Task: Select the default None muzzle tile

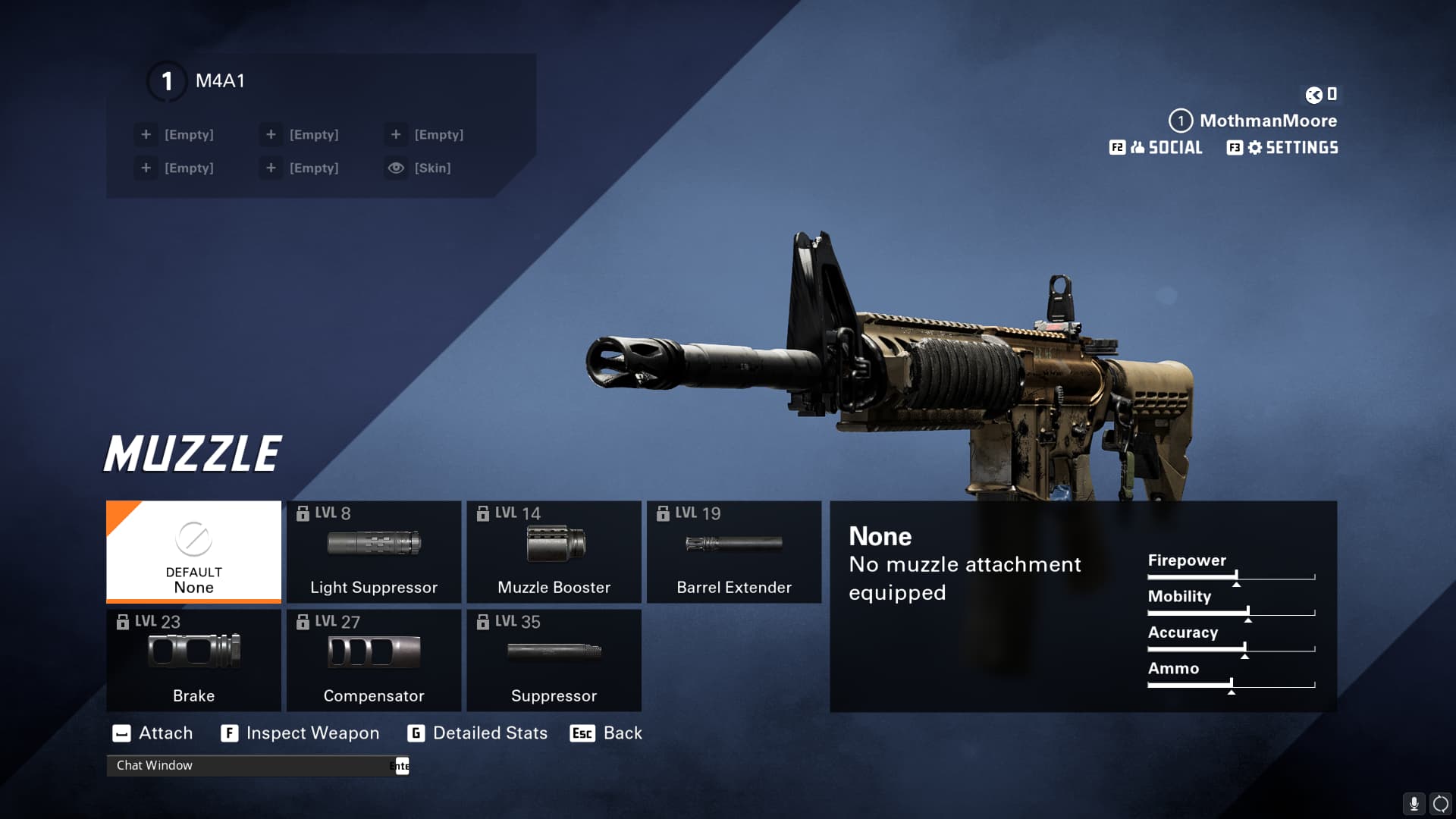Action: [193, 551]
